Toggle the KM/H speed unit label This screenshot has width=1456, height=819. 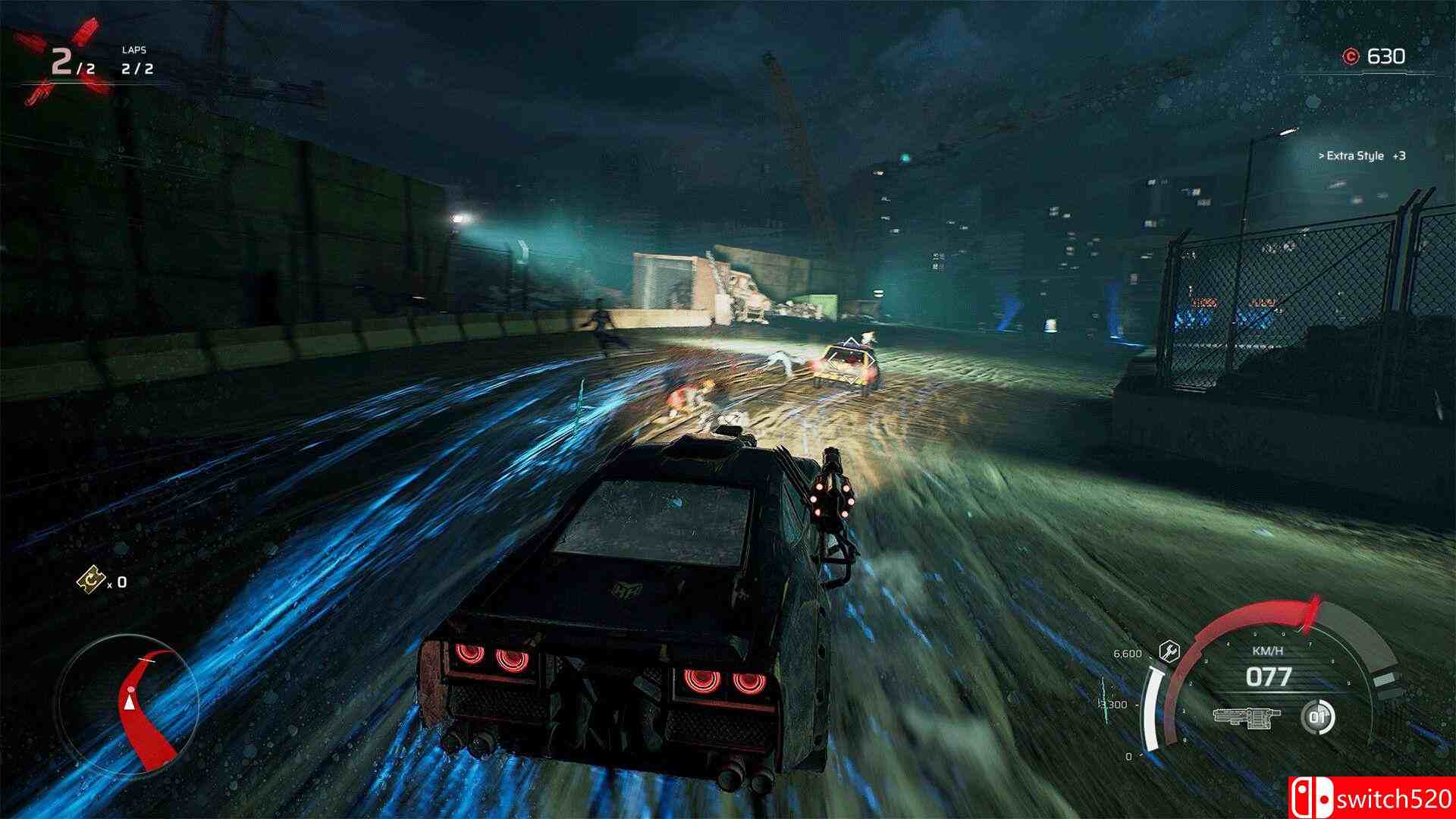pos(1267,651)
